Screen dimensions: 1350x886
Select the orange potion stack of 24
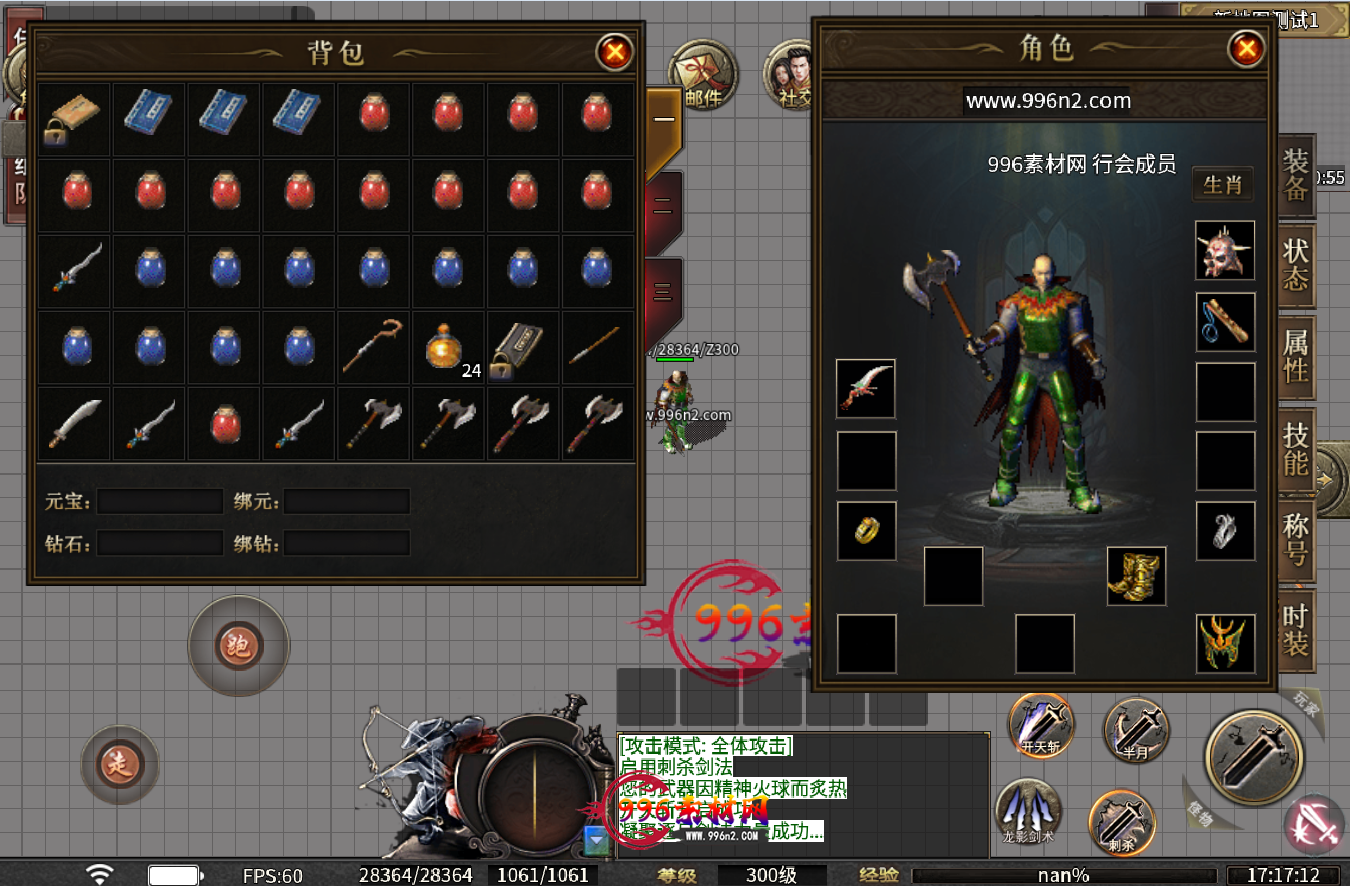click(447, 346)
